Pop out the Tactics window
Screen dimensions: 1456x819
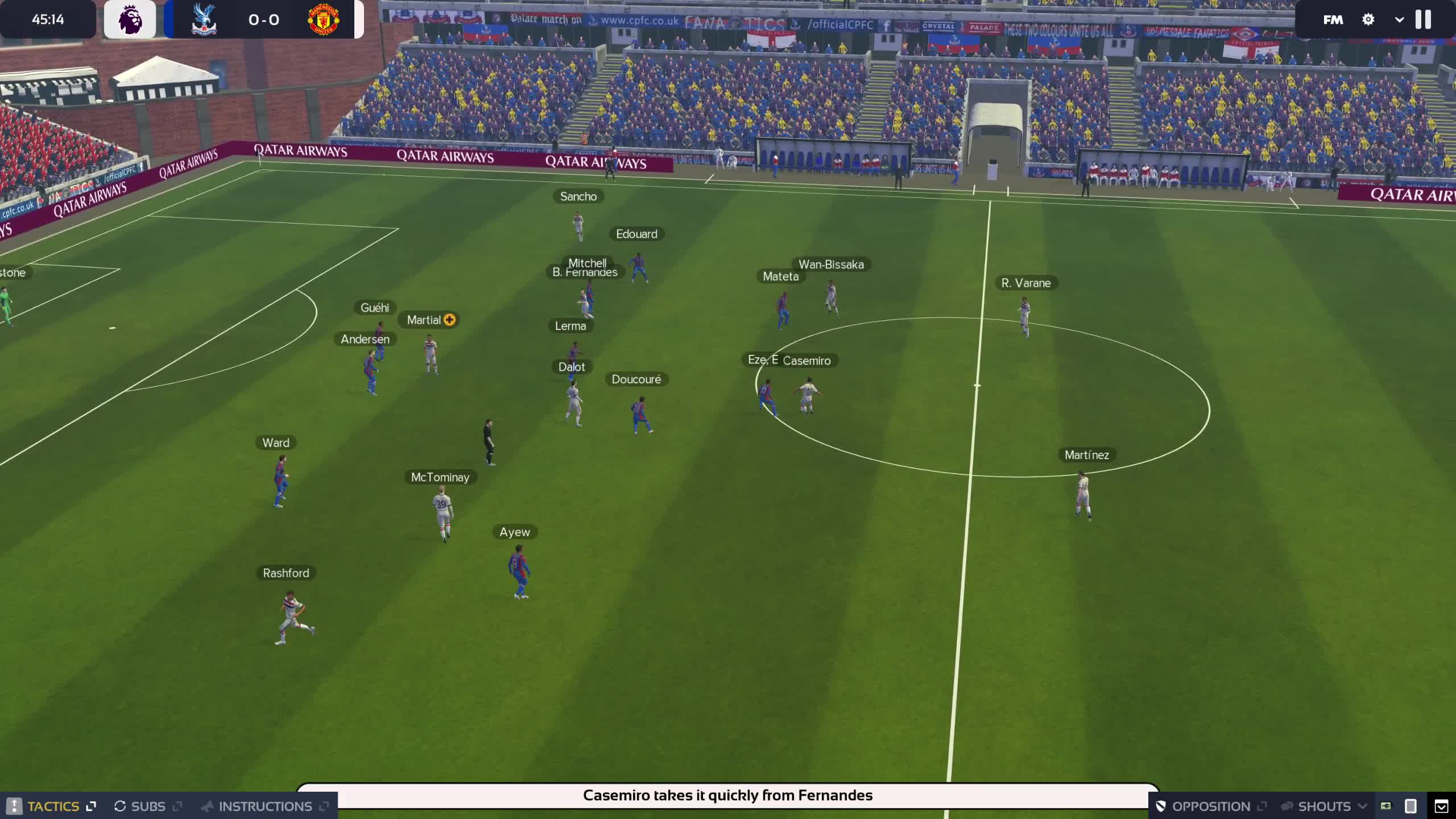tap(91, 806)
